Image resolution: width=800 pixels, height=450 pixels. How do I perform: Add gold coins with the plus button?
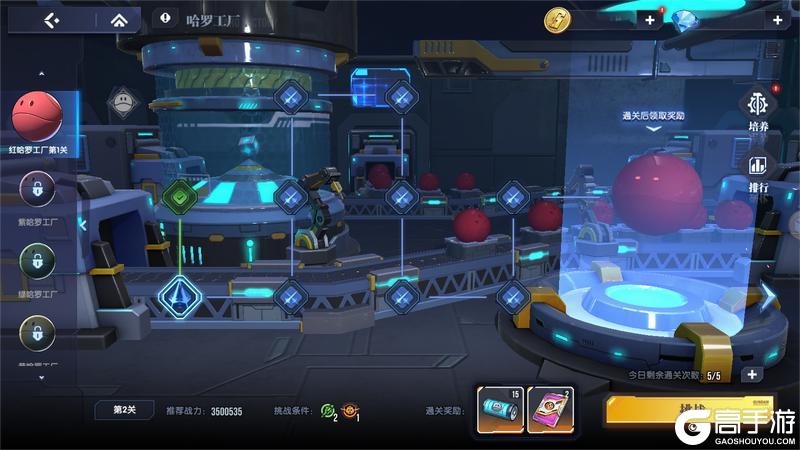(650, 19)
